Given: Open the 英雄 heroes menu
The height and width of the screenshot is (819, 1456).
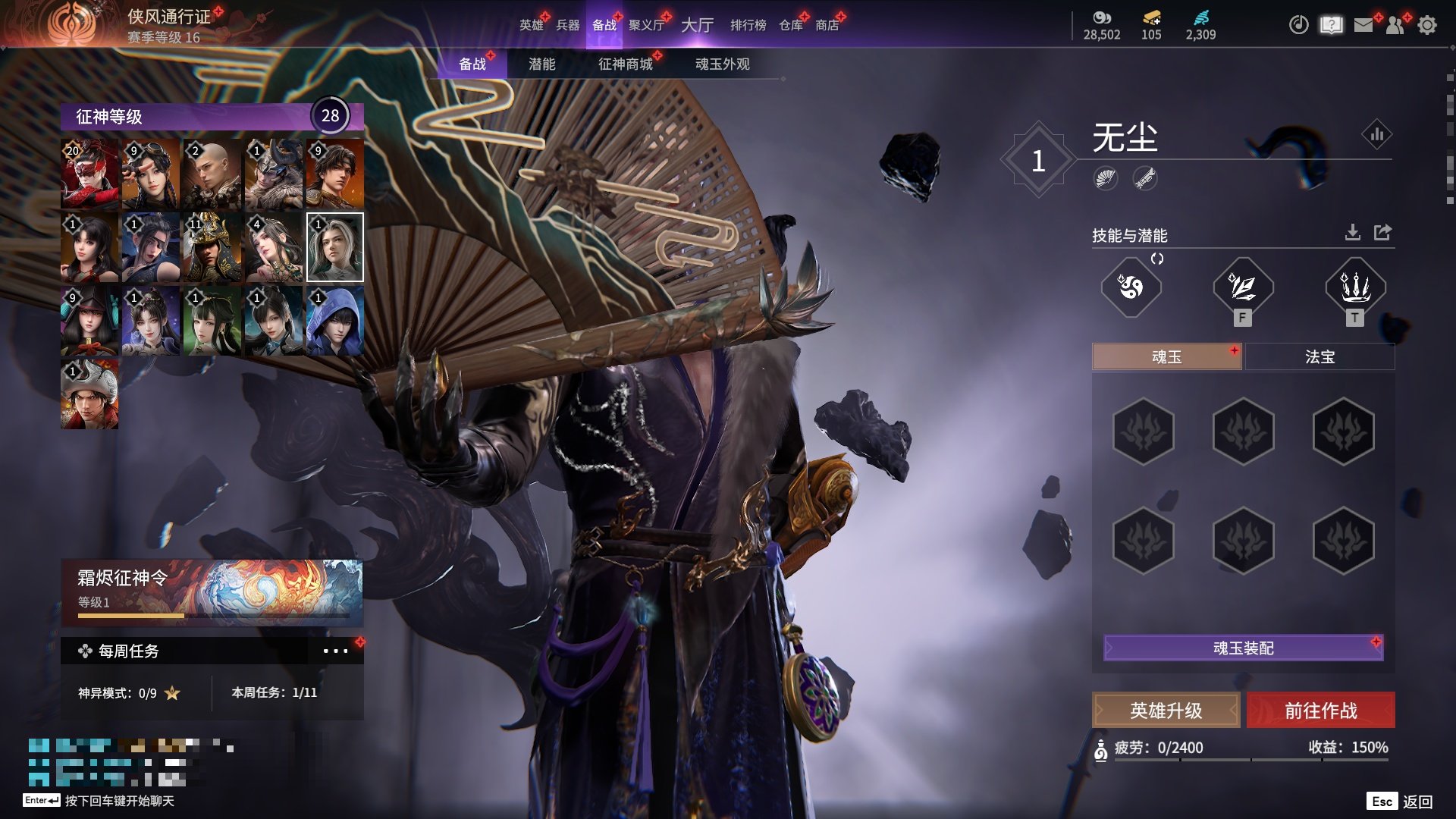Looking at the screenshot, I should 531,25.
